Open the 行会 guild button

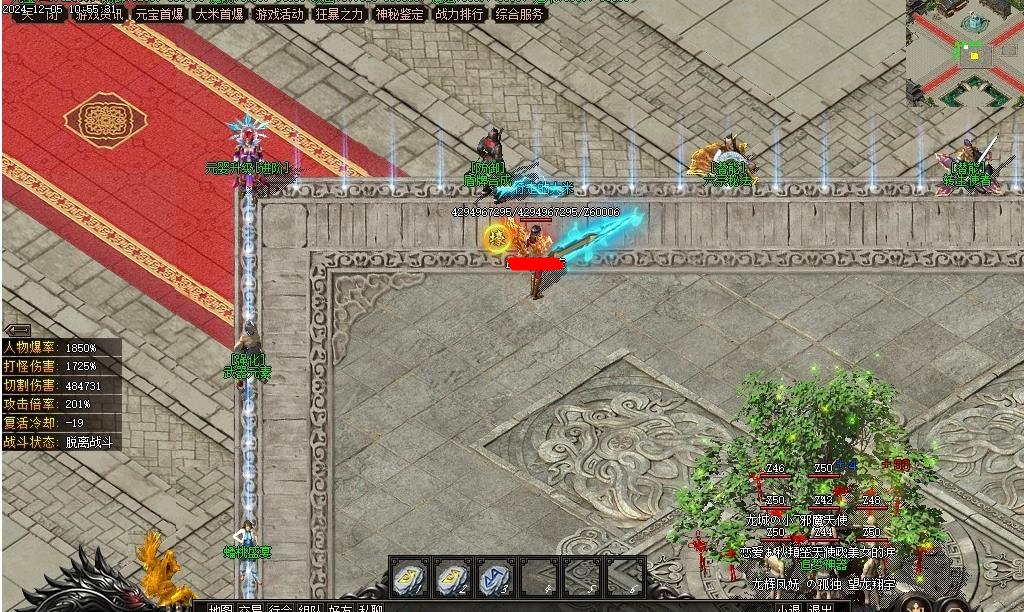point(281,606)
